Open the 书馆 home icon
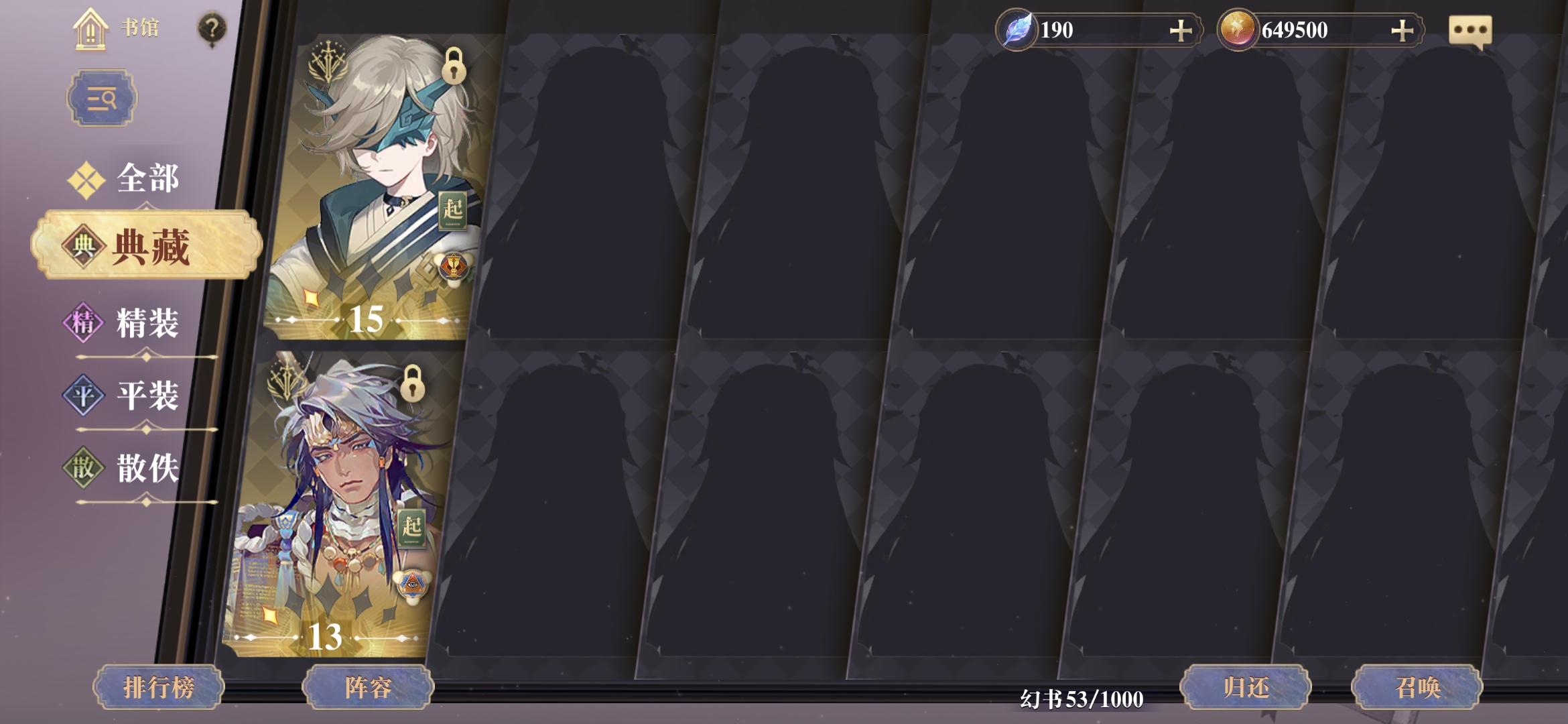The width and height of the screenshot is (1568, 724). [92, 28]
